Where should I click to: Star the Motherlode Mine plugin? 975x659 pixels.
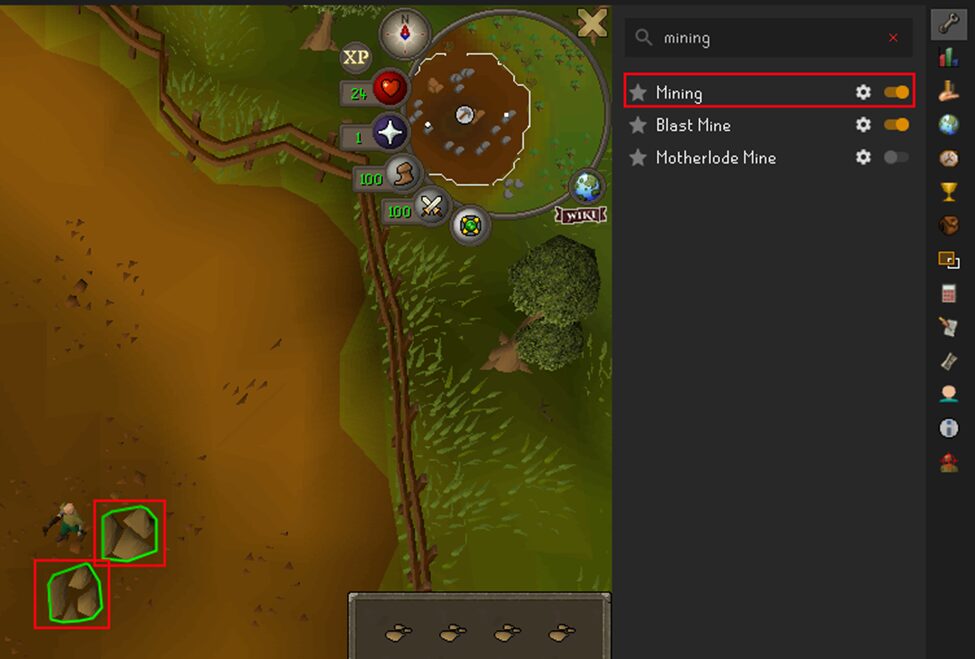coord(638,157)
